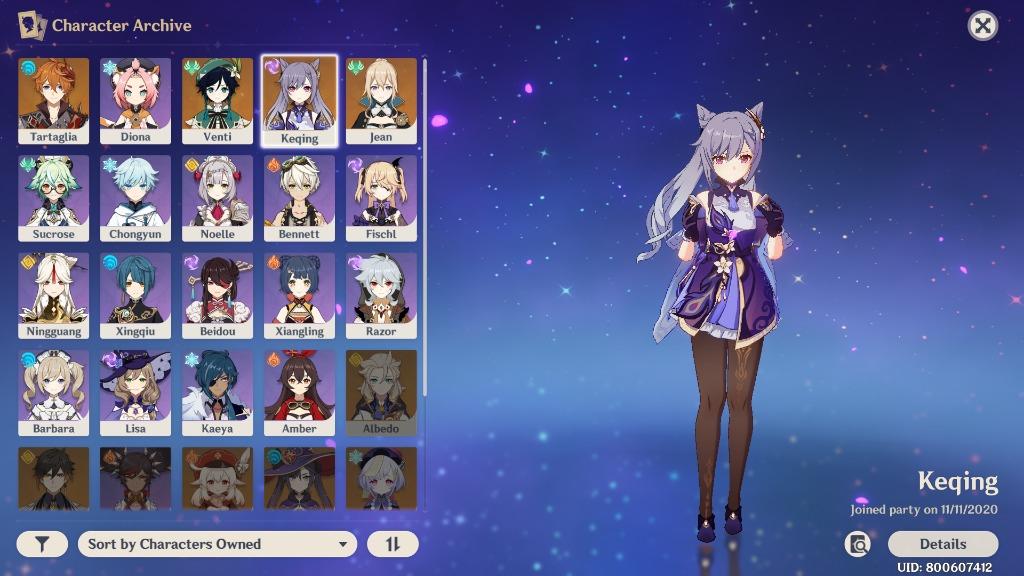This screenshot has height=576, width=1024.
Task: Pick Beidou's character card
Action: point(217,294)
